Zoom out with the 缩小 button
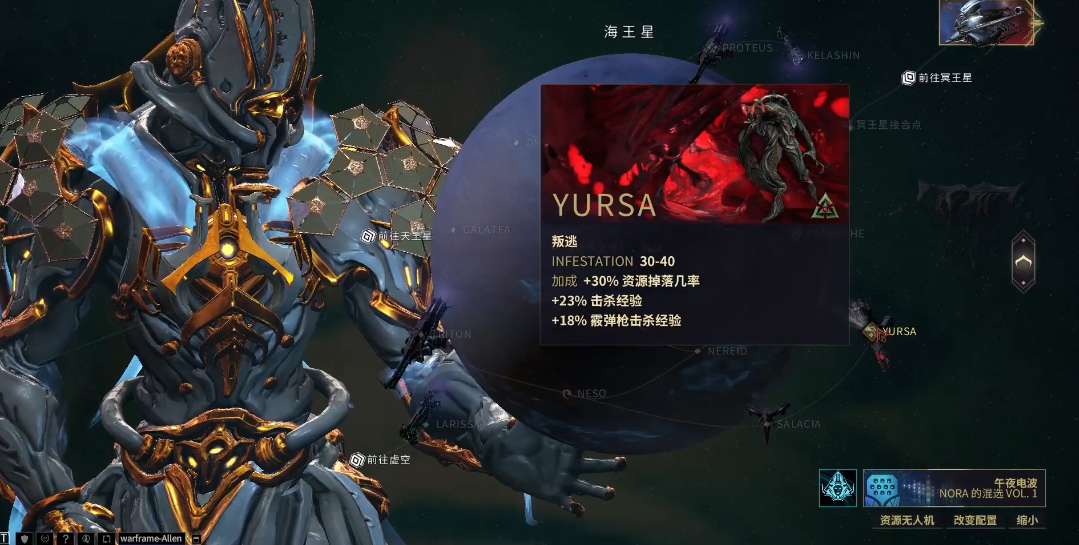 1027,520
